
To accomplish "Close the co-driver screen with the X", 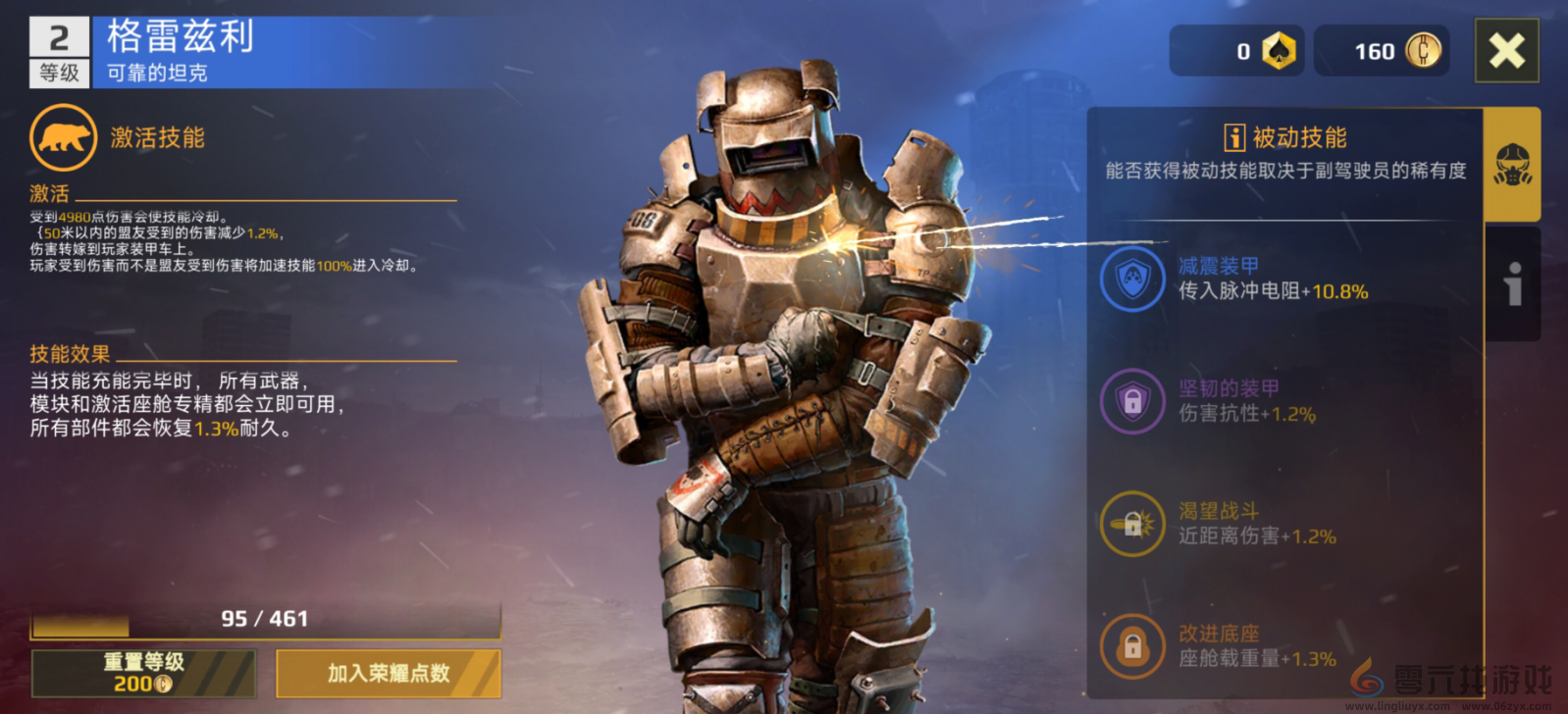I will (1506, 51).
